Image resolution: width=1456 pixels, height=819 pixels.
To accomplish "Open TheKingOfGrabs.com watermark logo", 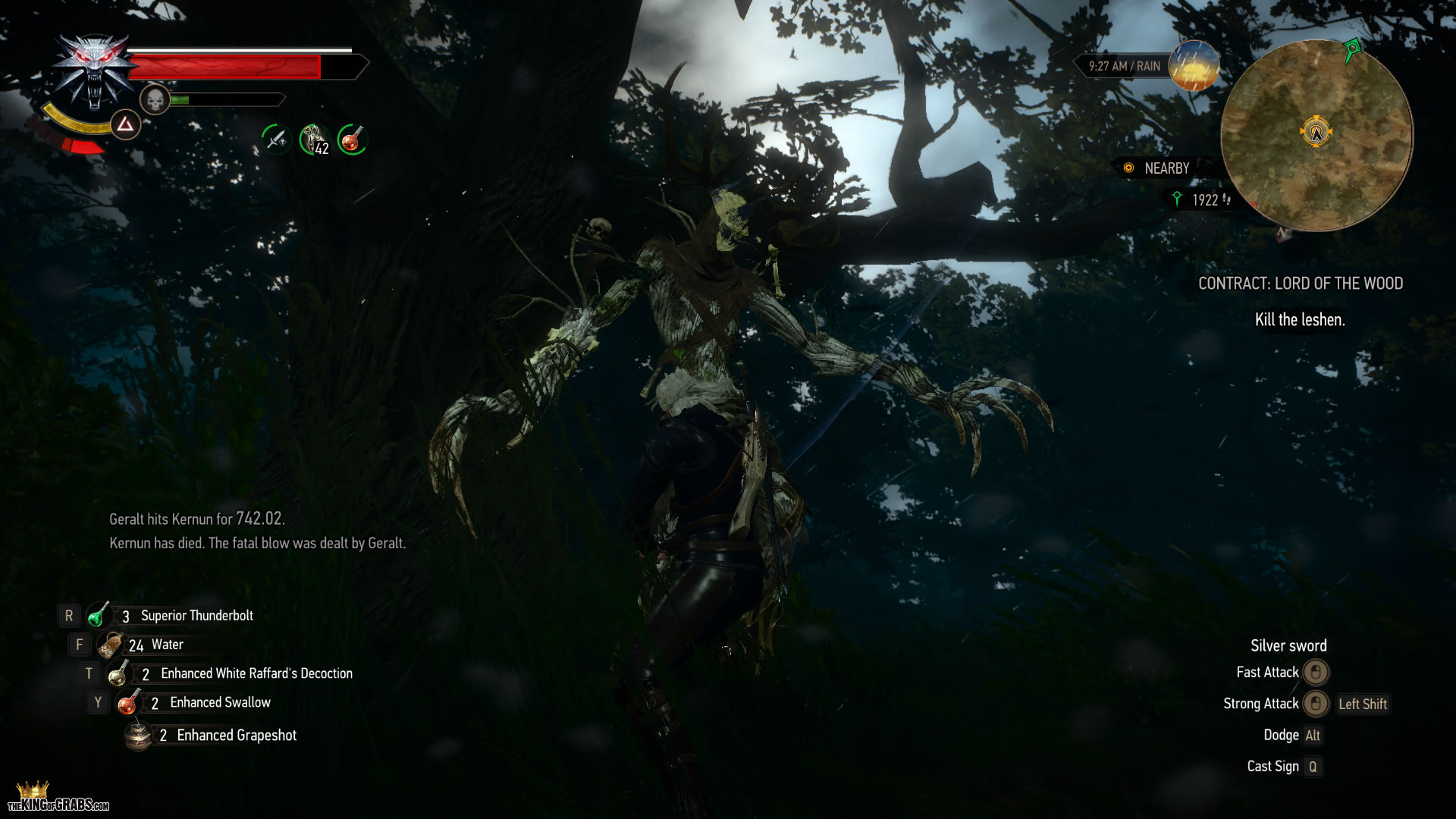I will click(58, 799).
